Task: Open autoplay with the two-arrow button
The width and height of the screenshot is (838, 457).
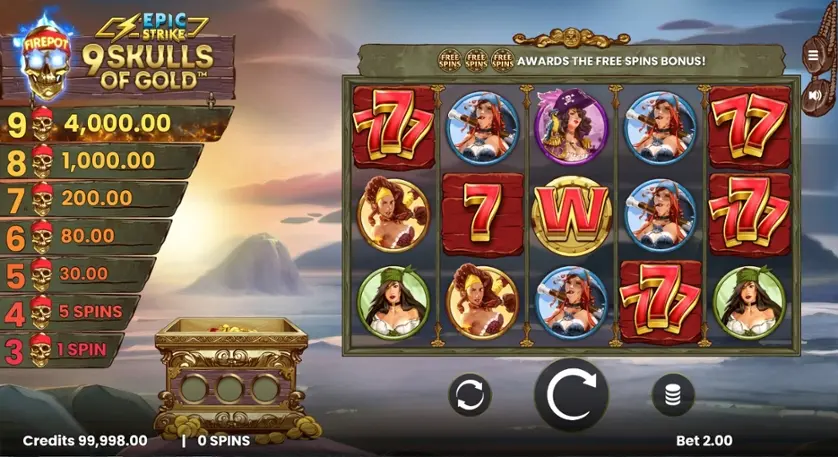Action: pyautogui.click(x=469, y=395)
